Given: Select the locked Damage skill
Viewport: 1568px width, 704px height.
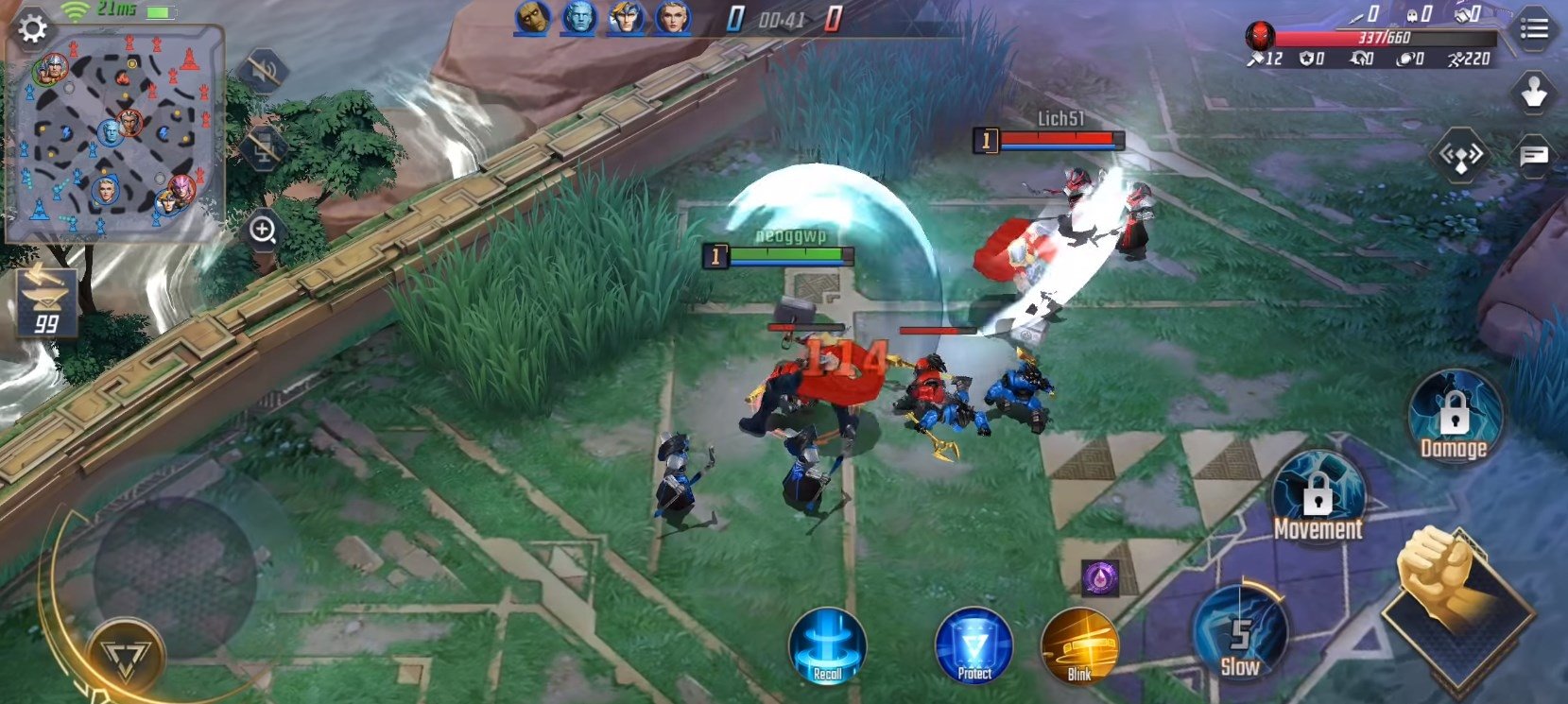Looking at the screenshot, I should [1454, 417].
